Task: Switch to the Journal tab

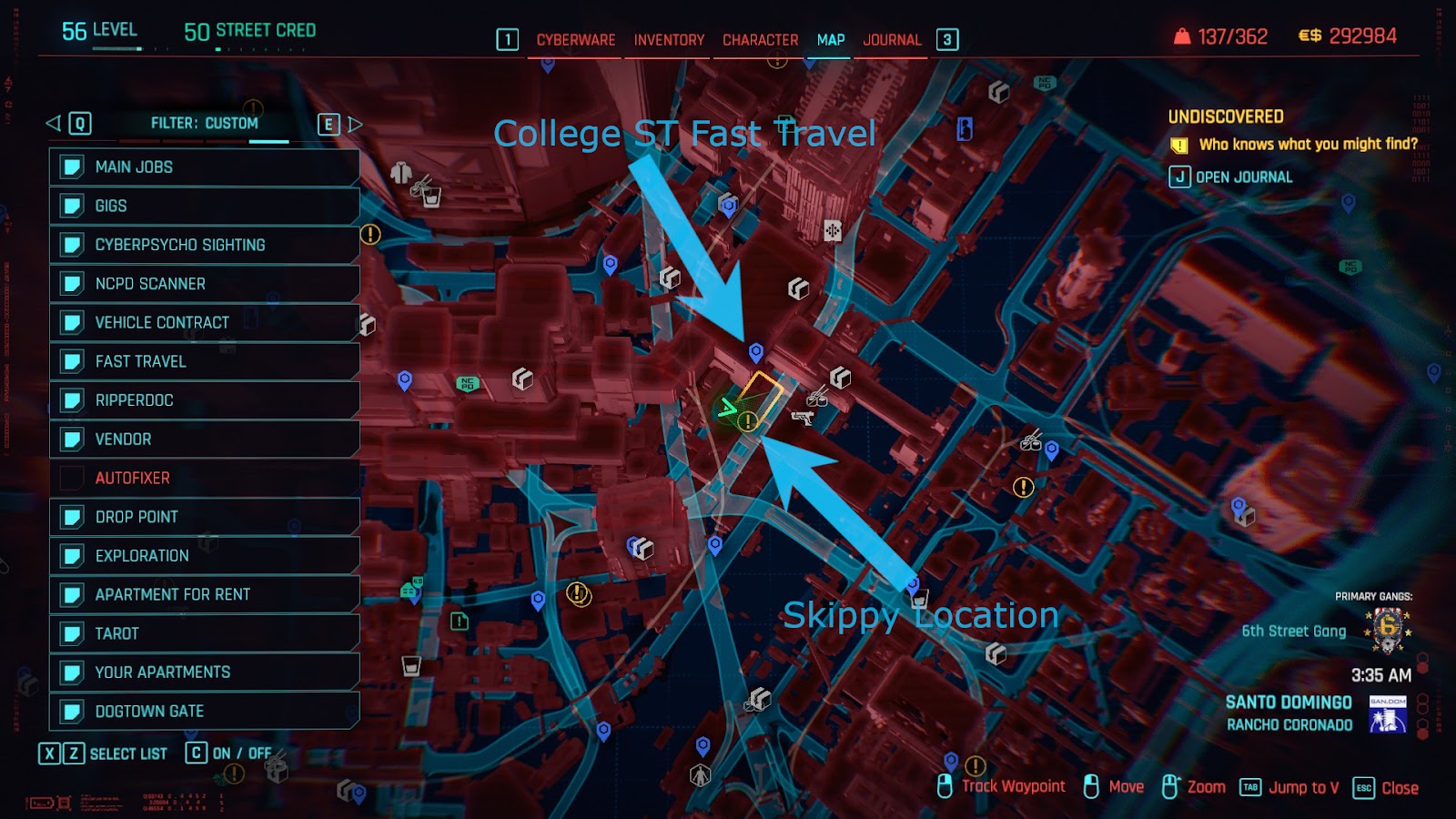Action: tap(890, 40)
